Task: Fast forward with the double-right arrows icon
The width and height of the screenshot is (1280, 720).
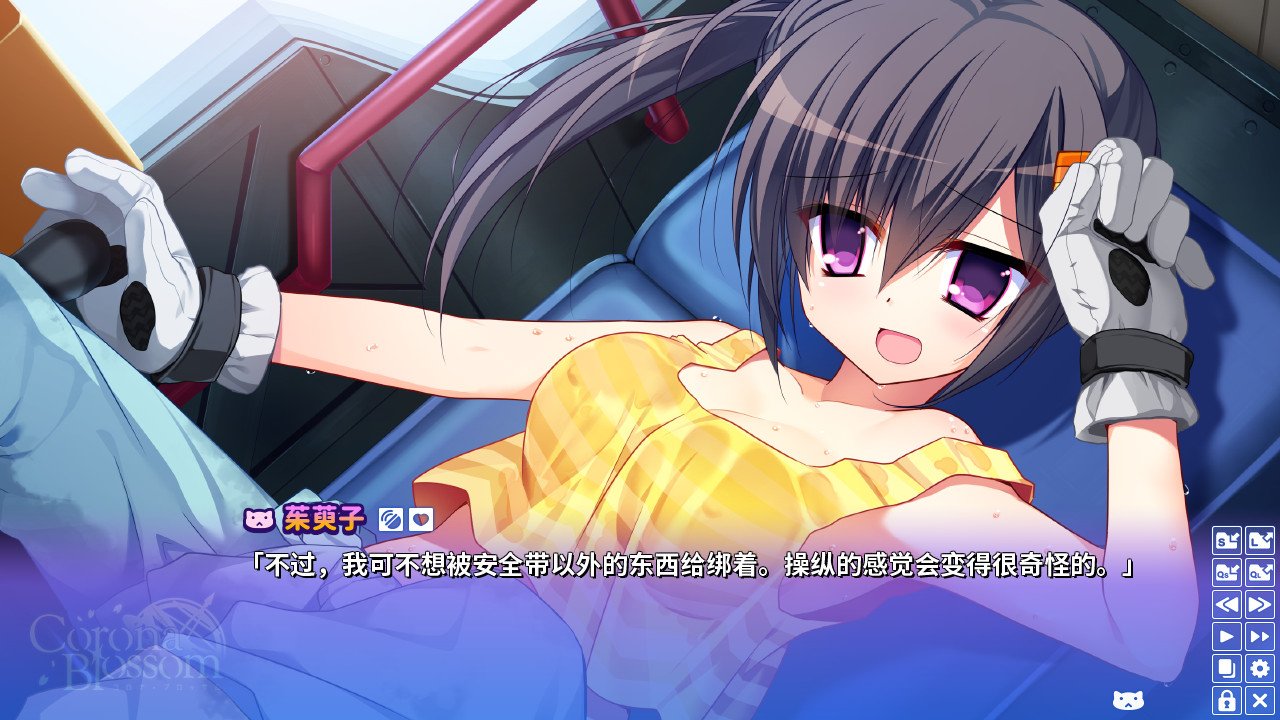Action: point(1260,603)
